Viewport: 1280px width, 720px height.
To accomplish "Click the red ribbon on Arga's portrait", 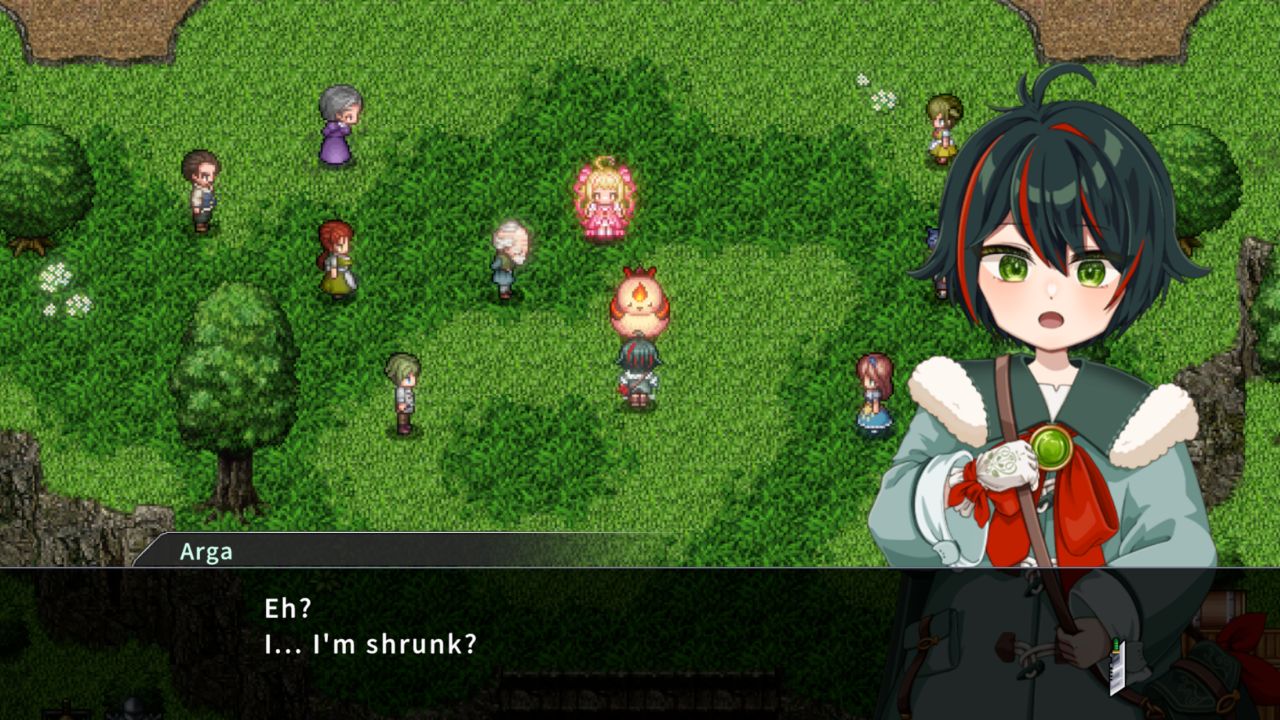I will [x=1080, y=500].
